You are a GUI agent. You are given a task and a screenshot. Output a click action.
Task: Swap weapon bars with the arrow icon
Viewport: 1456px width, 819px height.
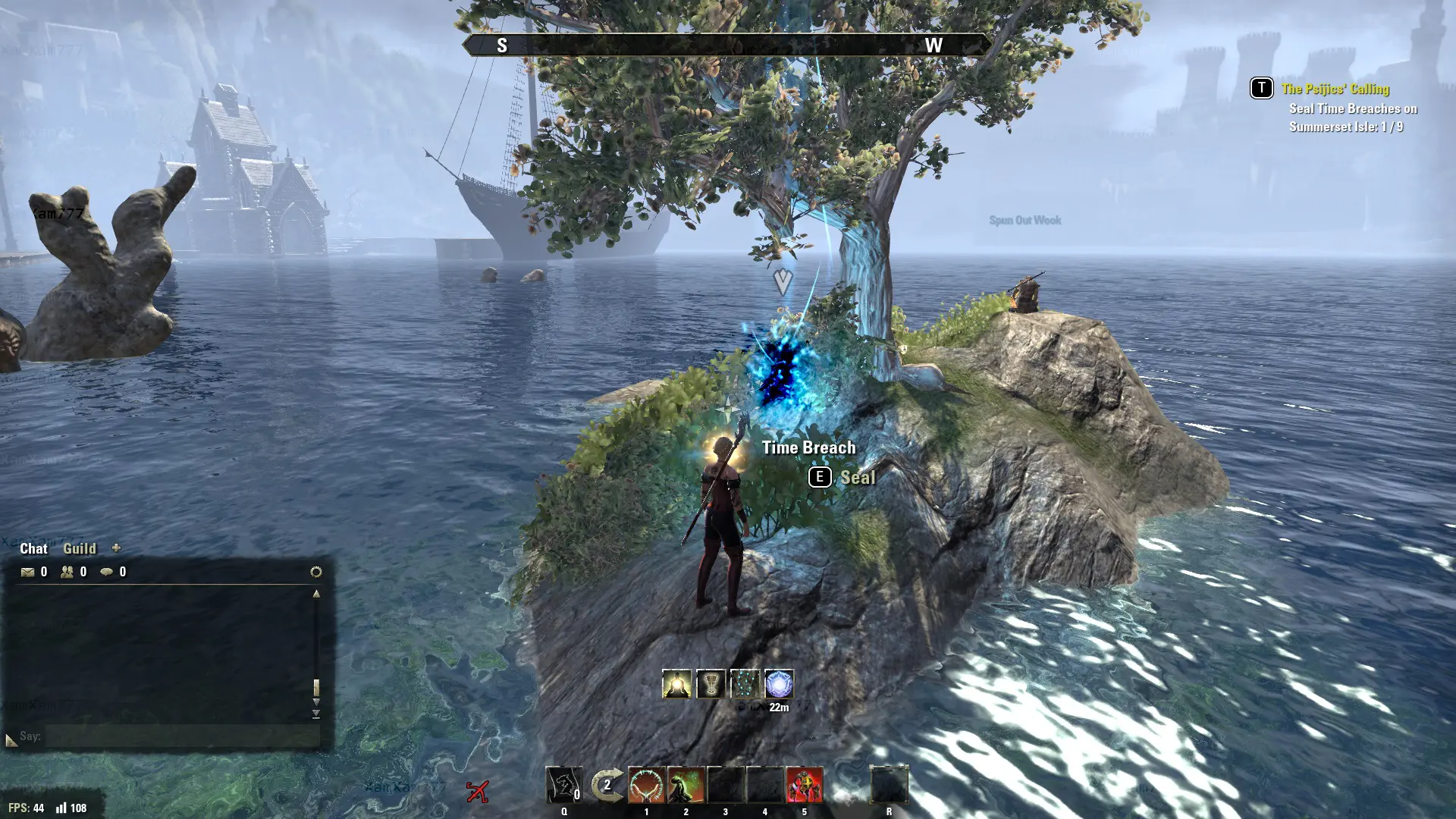point(607,785)
